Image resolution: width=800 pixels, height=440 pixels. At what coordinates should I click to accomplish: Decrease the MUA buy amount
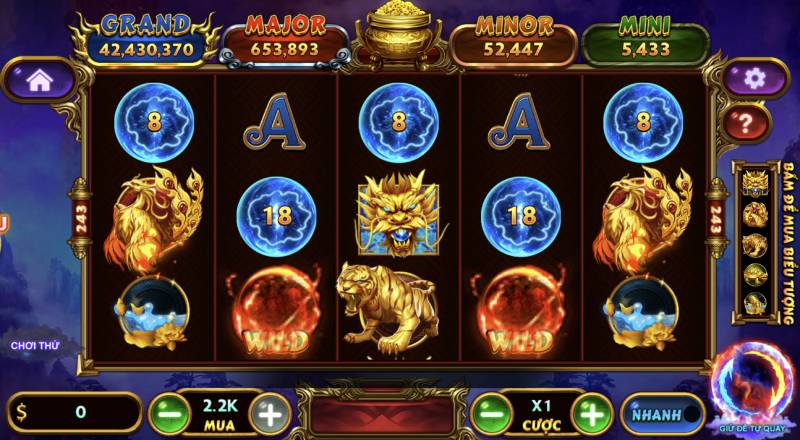[x=169, y=411]
